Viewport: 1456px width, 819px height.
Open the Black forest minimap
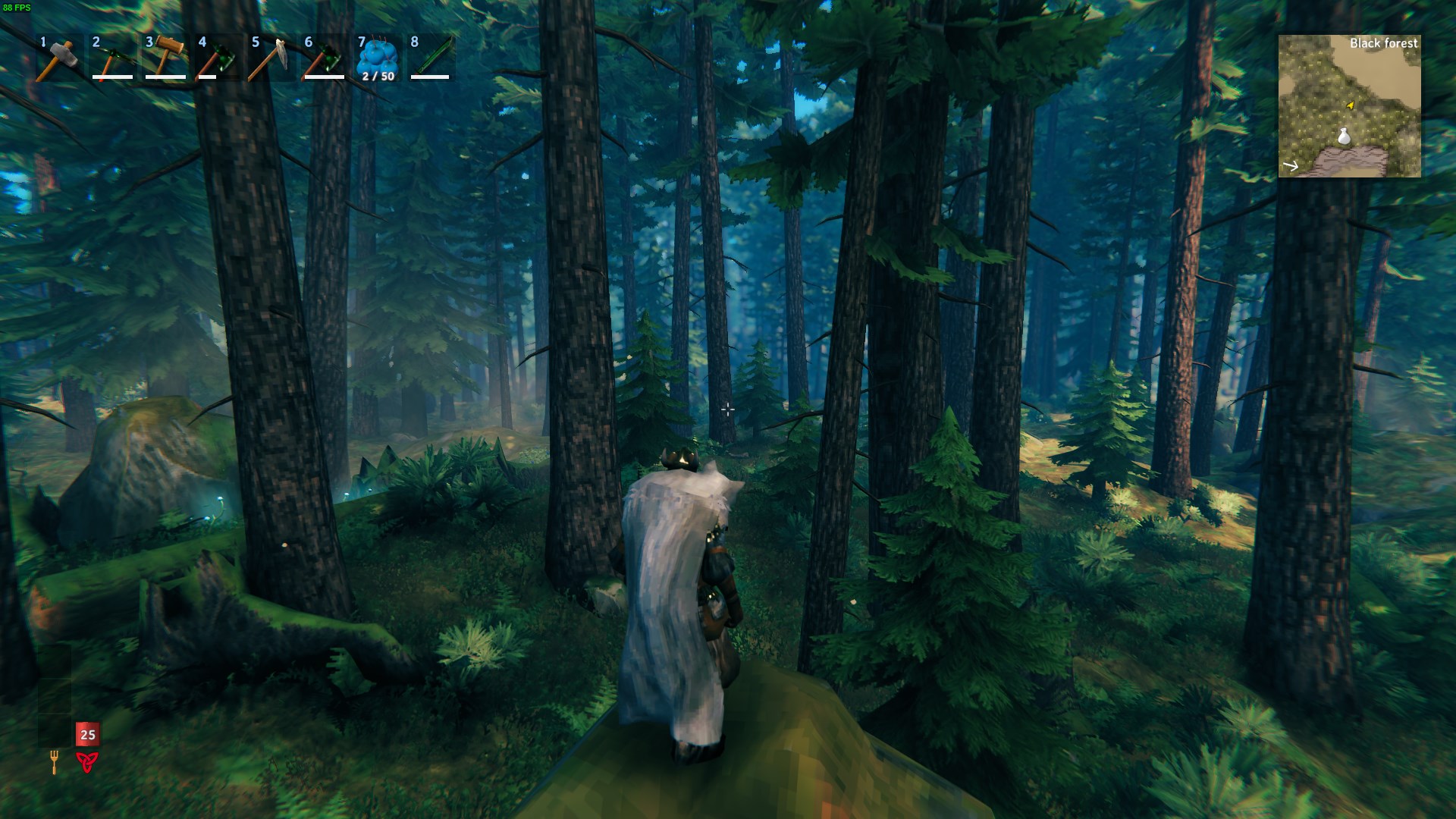point(1349,106)
